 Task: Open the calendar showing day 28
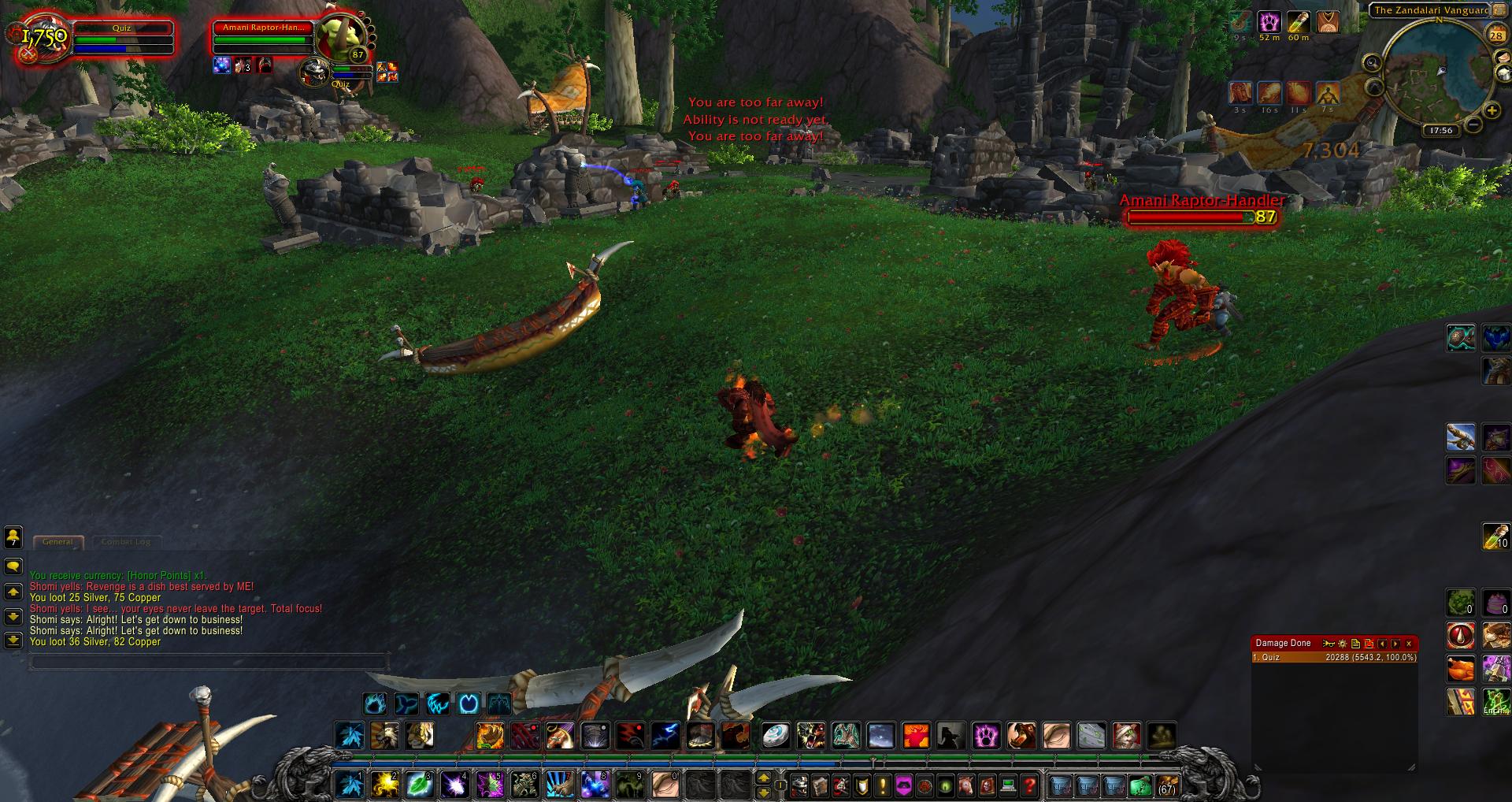point(1495,35)
